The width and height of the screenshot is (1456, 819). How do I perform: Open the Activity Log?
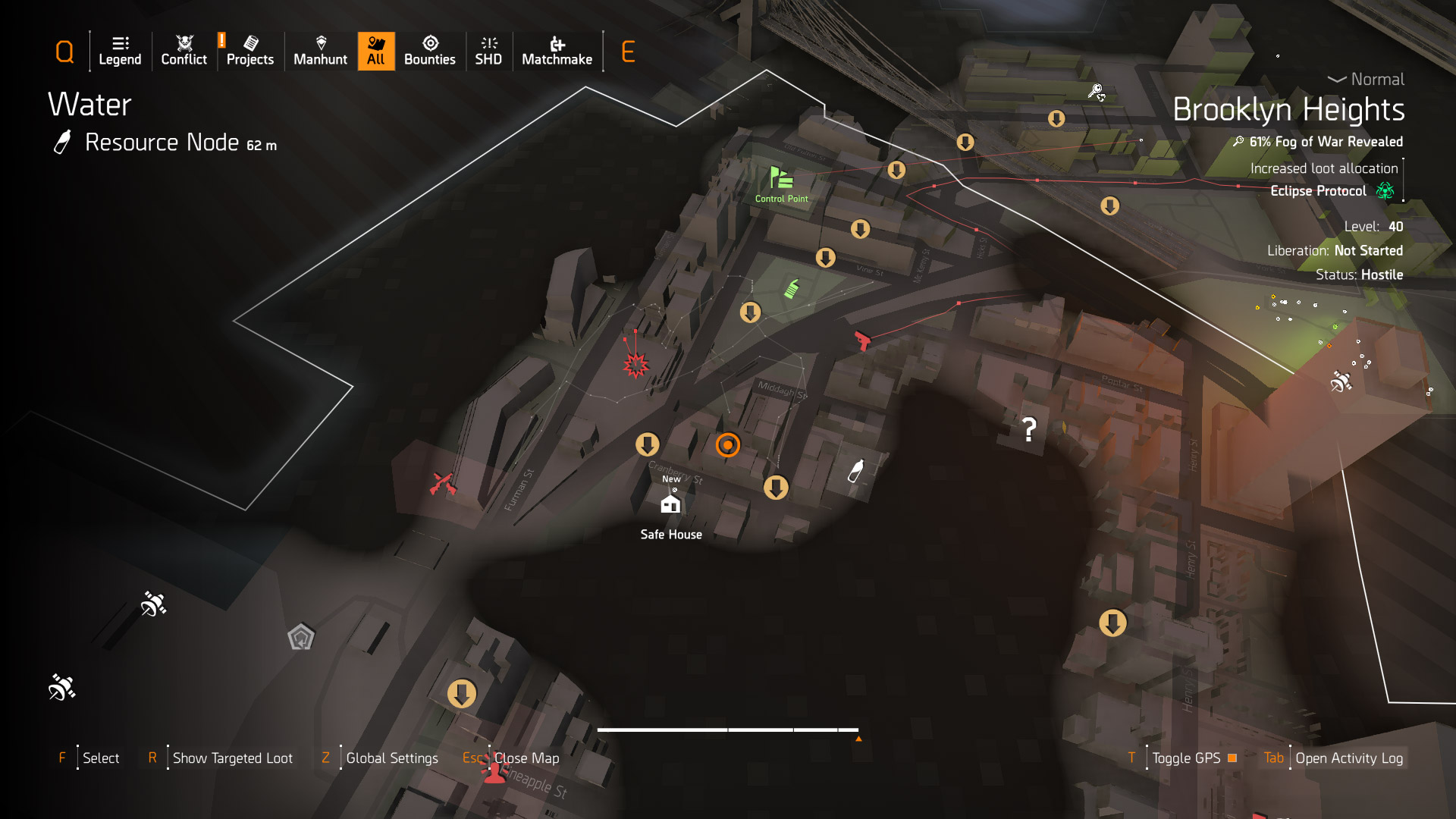tap(1348, 758)
